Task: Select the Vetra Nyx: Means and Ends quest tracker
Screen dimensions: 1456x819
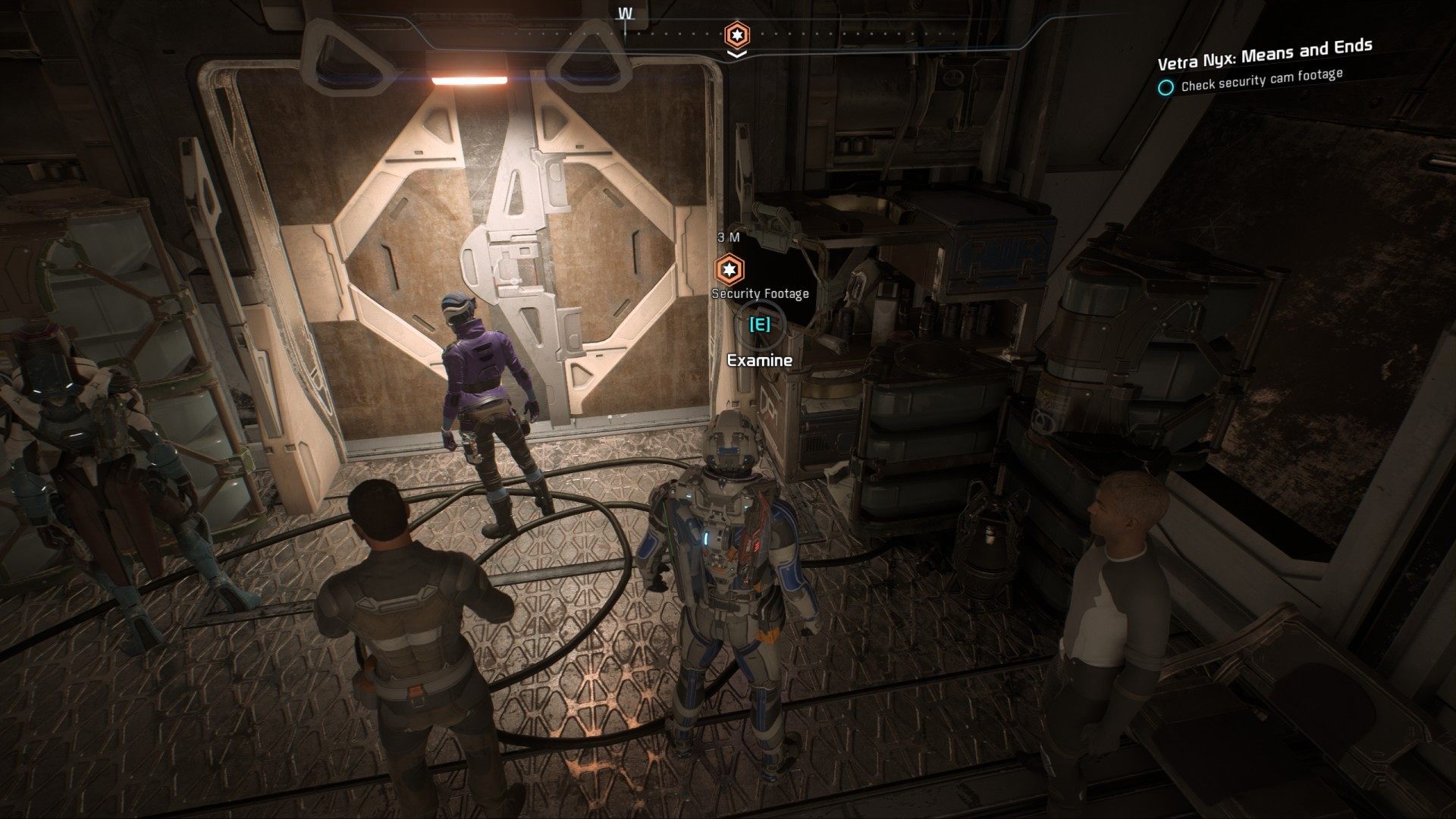Action: (1264, 54)
